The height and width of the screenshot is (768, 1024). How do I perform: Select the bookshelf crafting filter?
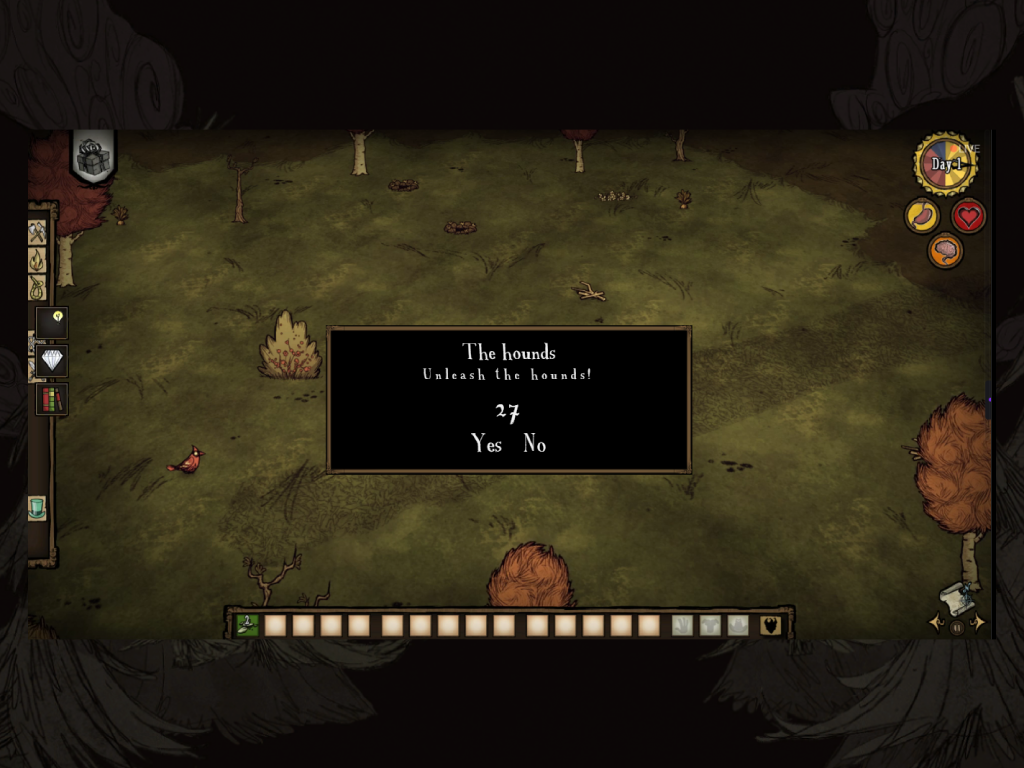point(52,399)
